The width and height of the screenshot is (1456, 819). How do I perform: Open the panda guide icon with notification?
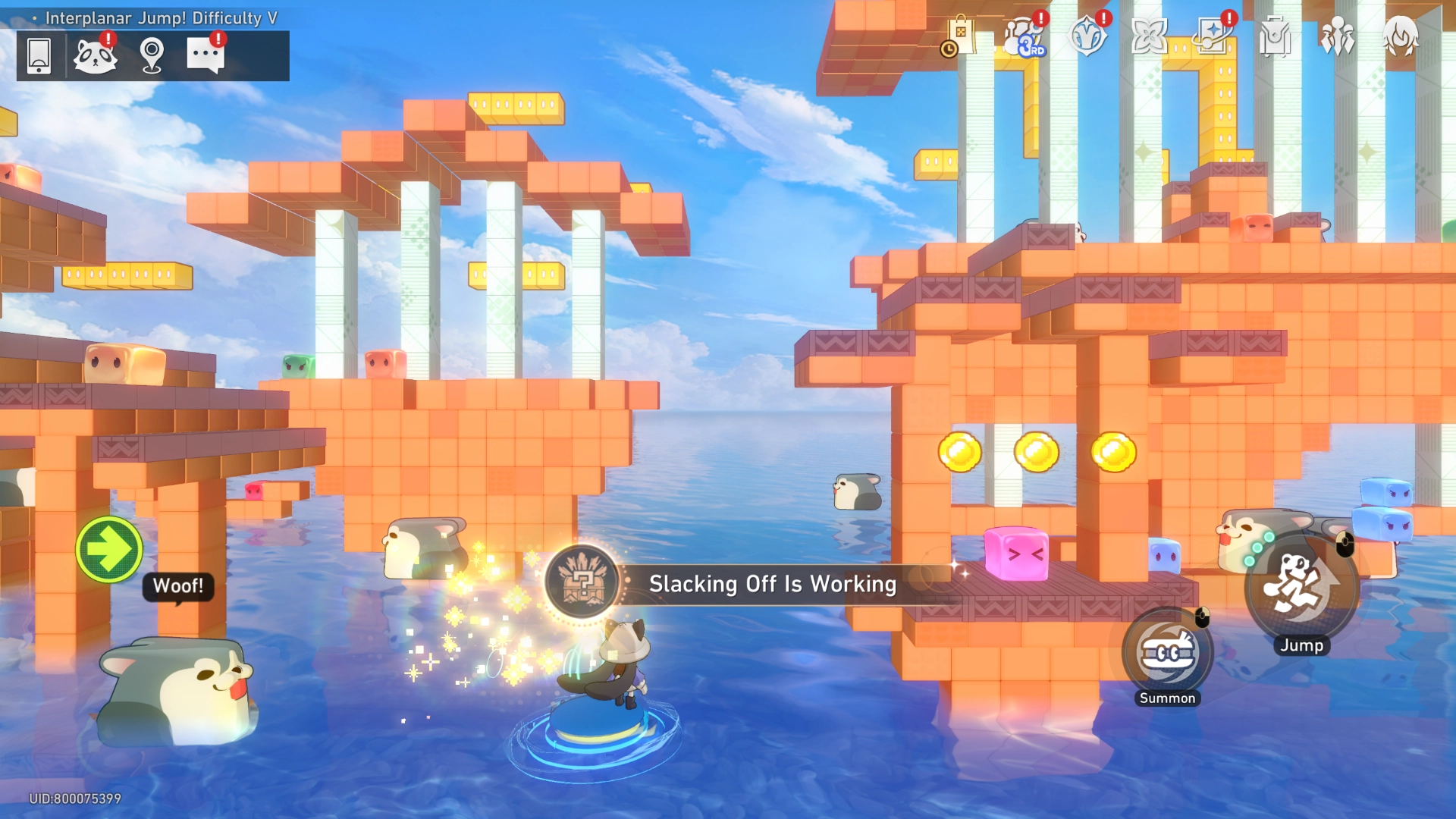97,56
